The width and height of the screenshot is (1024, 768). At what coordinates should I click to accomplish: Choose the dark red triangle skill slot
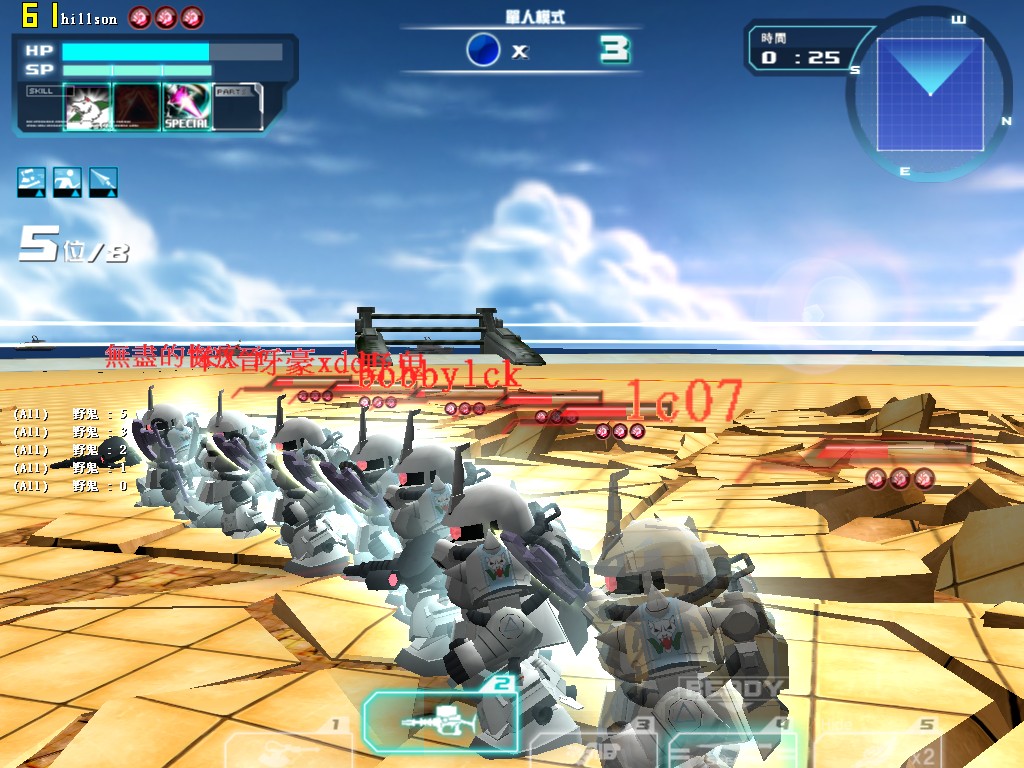coord(137,107)
